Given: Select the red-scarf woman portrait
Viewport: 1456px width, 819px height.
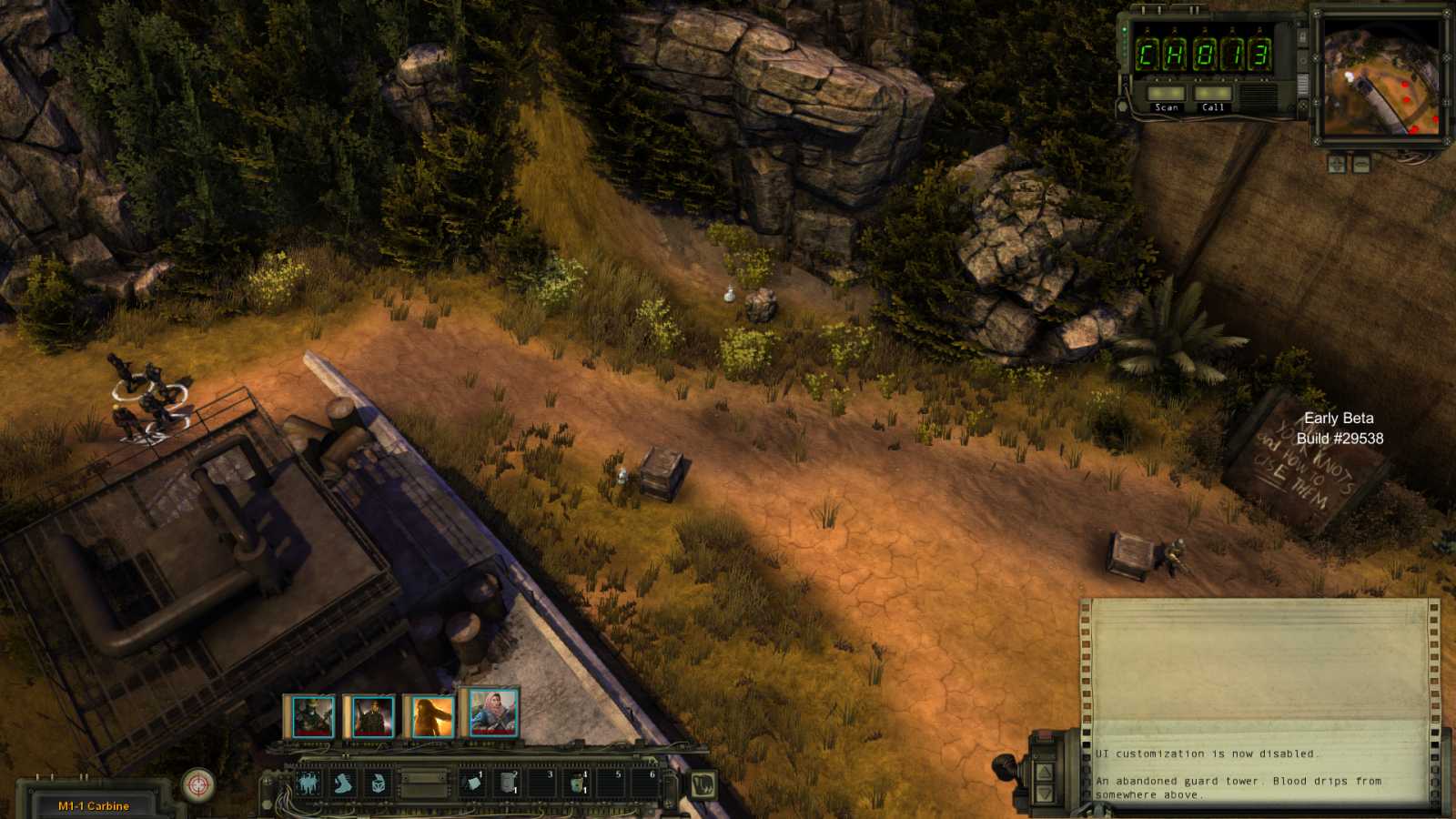Looking at the screenshot, I should [x=493, y=712].
